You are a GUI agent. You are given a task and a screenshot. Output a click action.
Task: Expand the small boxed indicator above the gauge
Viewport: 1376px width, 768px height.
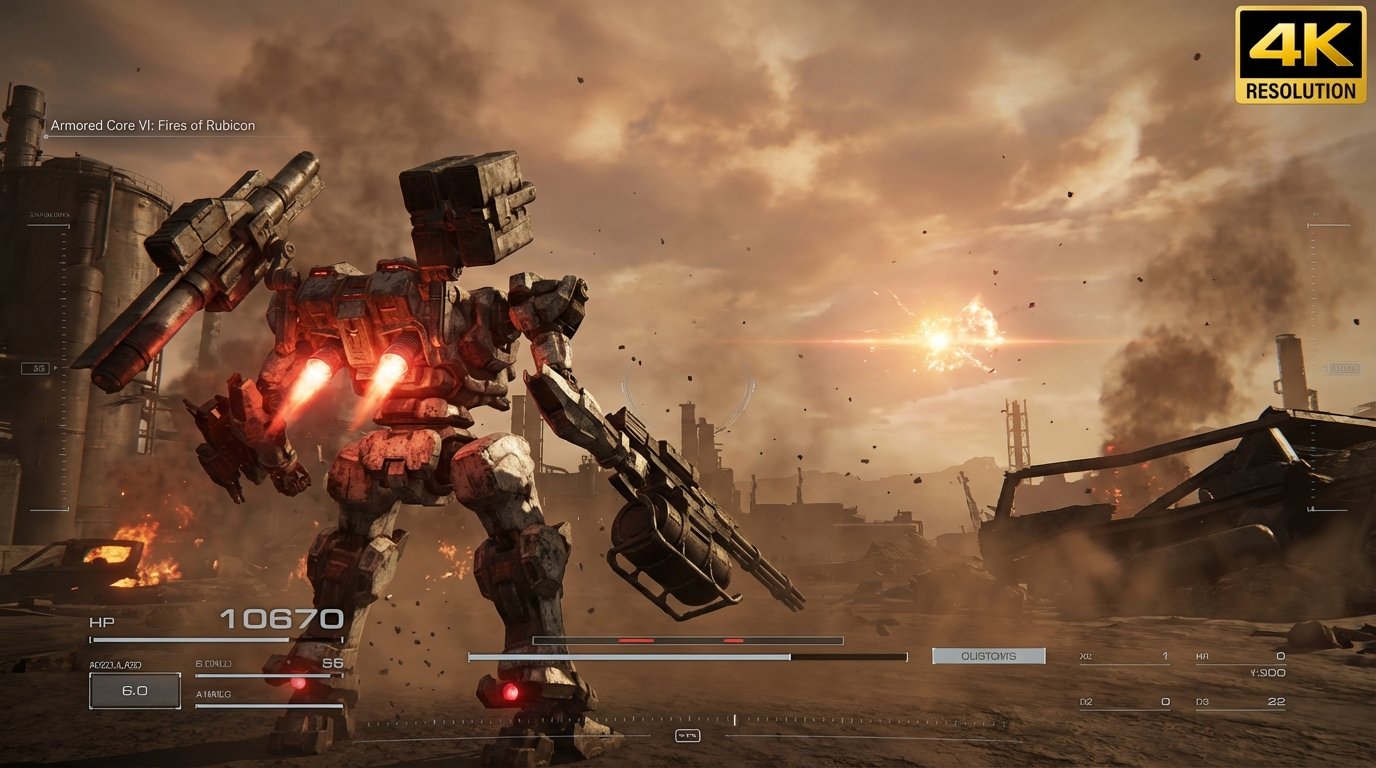(688, 735)
